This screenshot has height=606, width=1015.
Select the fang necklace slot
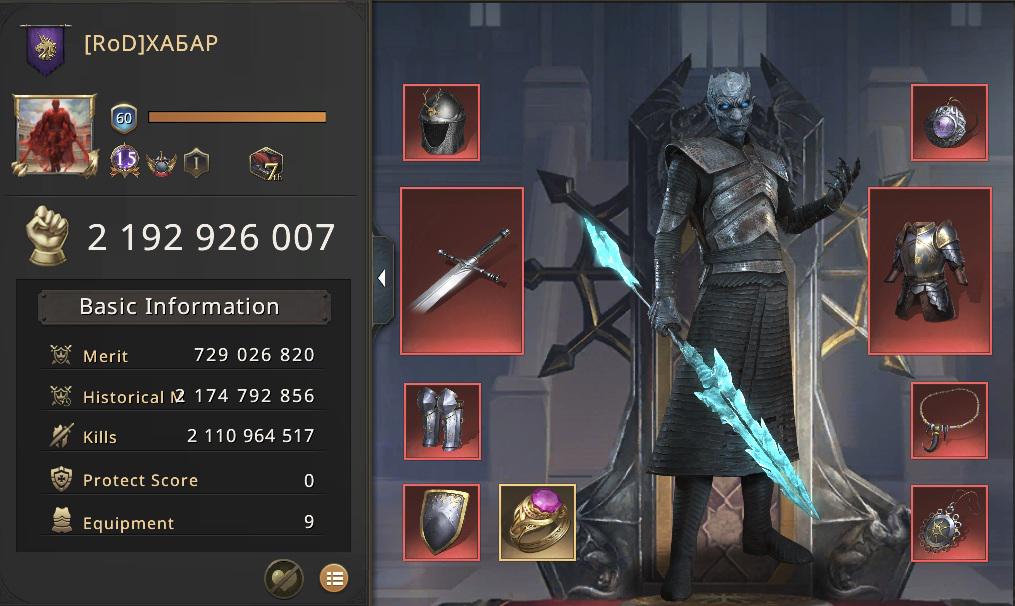coord(949,420)
